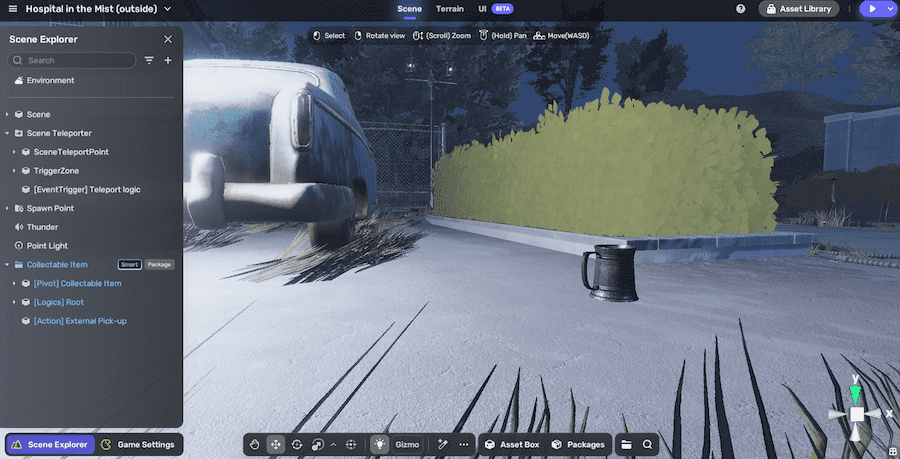Activate the hand pan tool
The image size is (900, 459).
[x=255, y=445]
